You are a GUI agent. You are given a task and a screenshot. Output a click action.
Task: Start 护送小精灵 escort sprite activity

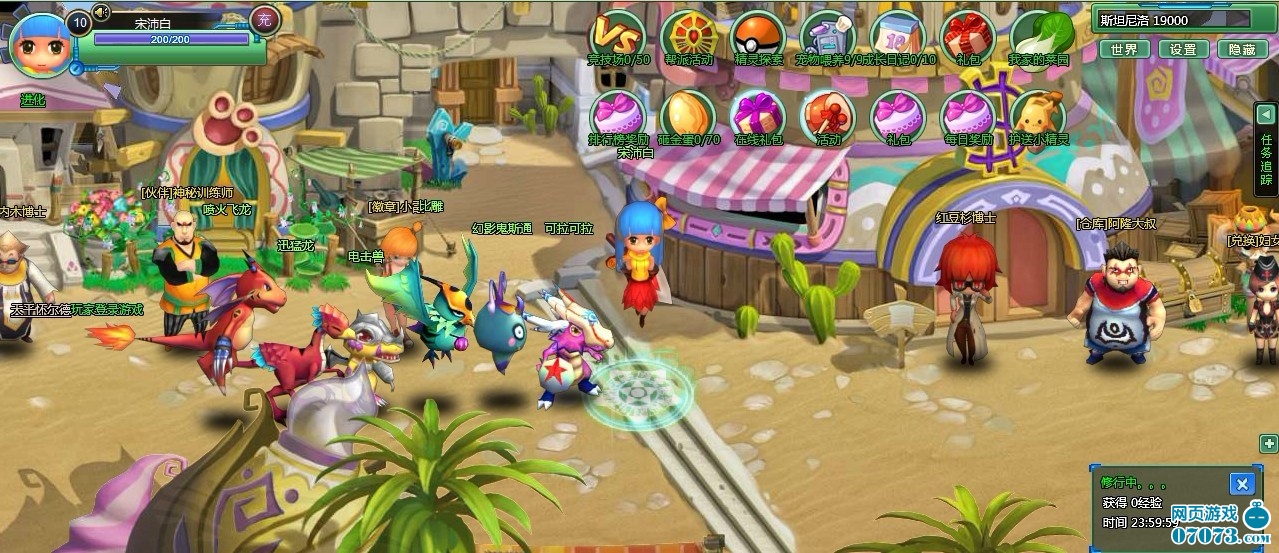(1038, 114)
